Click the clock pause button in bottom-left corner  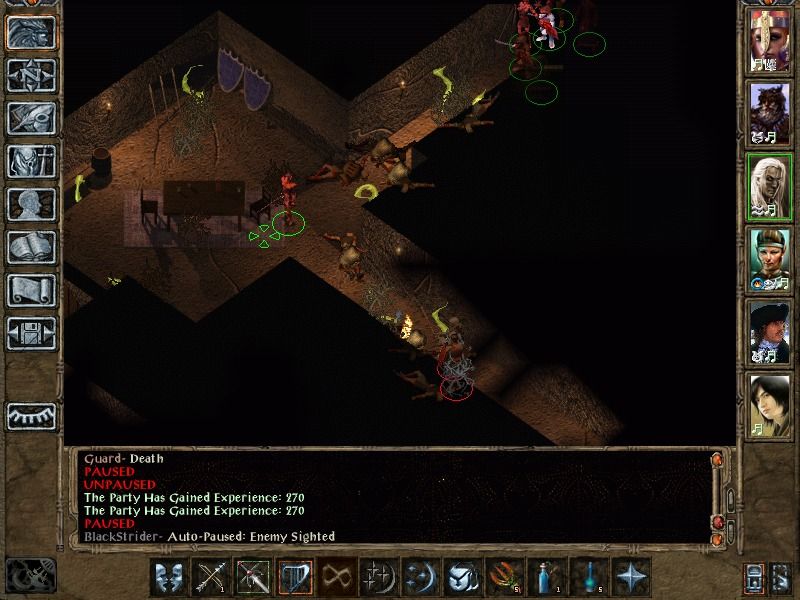(x=29, y=575)
